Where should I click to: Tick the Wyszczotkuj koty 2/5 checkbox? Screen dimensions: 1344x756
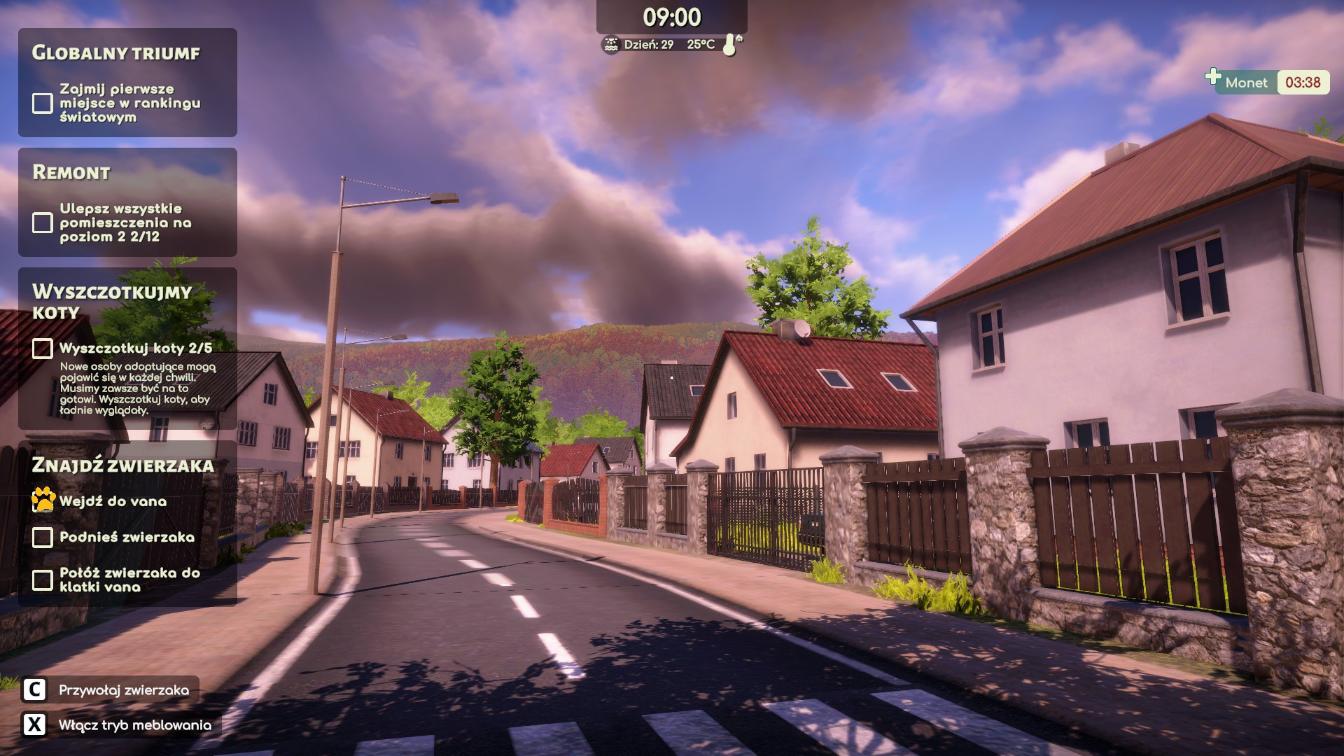click(42, 349)
